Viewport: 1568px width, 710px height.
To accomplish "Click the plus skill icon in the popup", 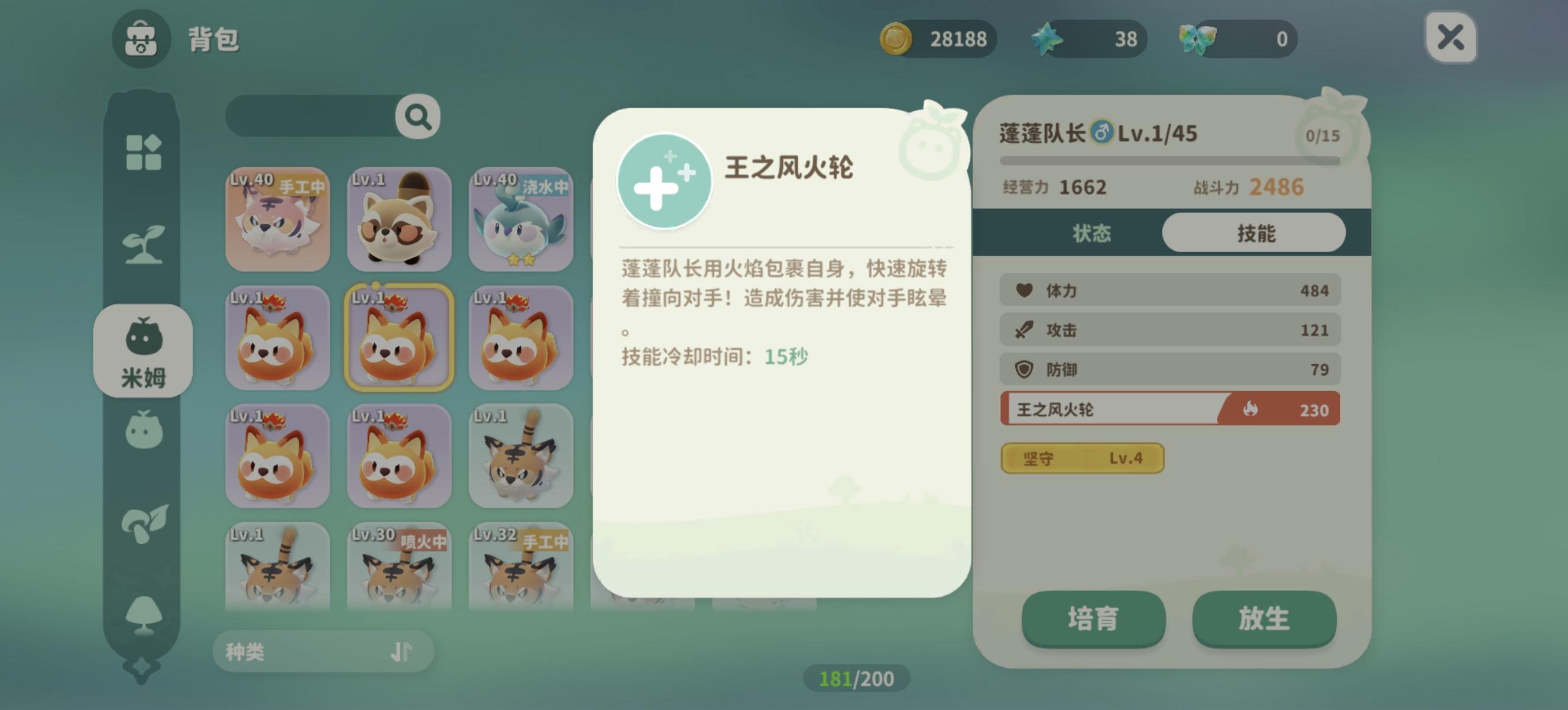I will (665, 182).
